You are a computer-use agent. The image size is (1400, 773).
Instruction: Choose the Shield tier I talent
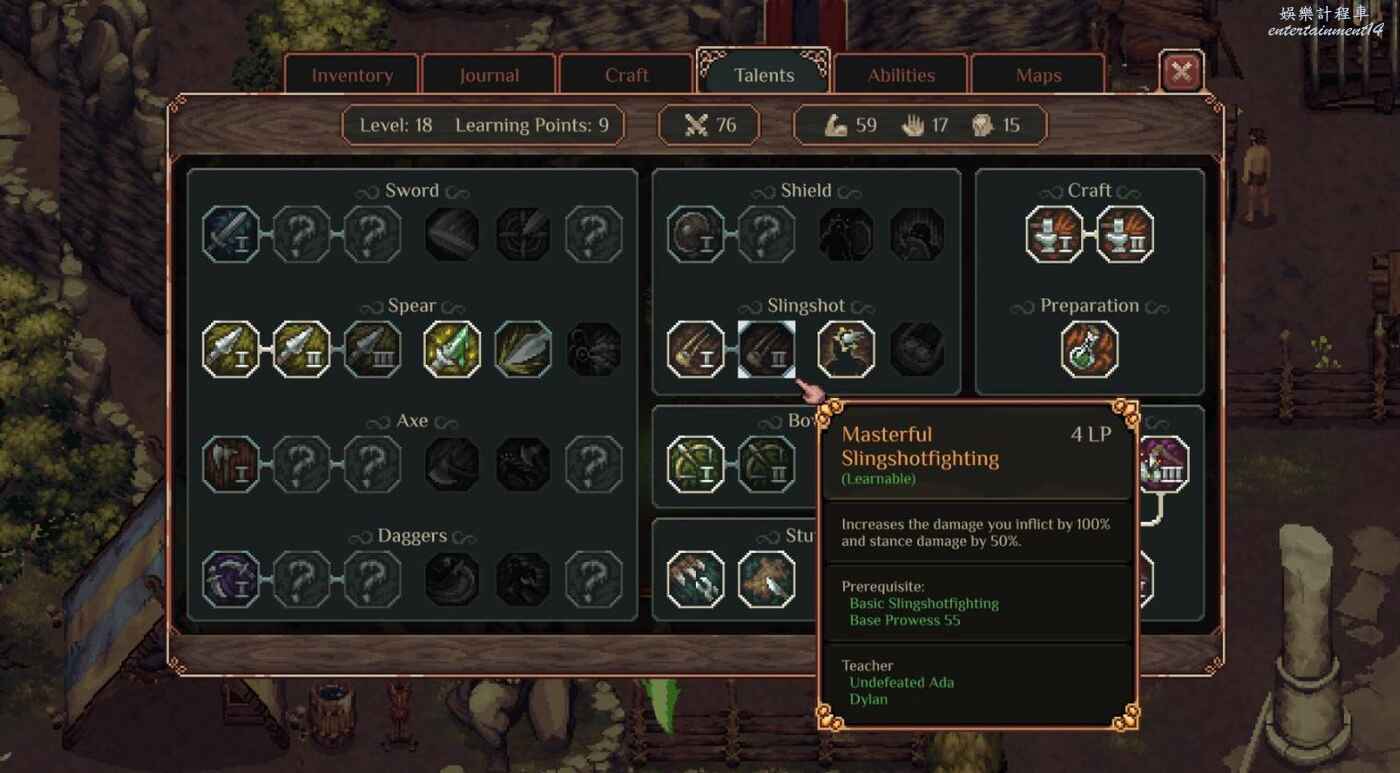point(696,235)
